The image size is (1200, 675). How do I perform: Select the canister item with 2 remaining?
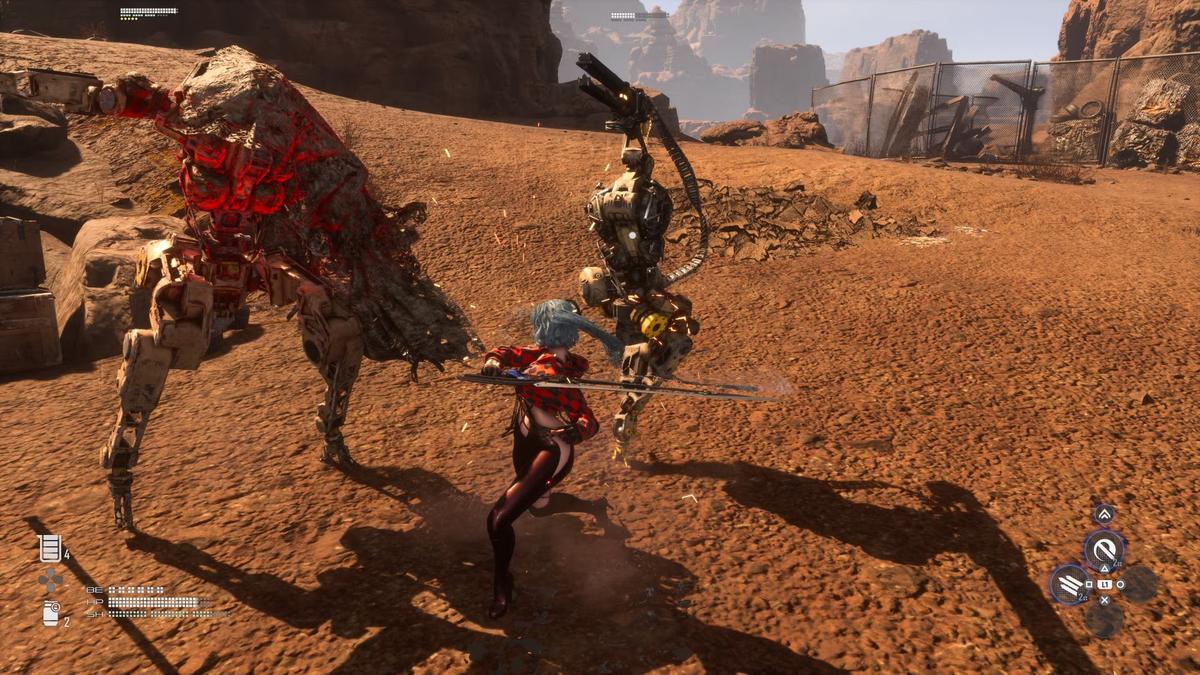tap(51, 613)
